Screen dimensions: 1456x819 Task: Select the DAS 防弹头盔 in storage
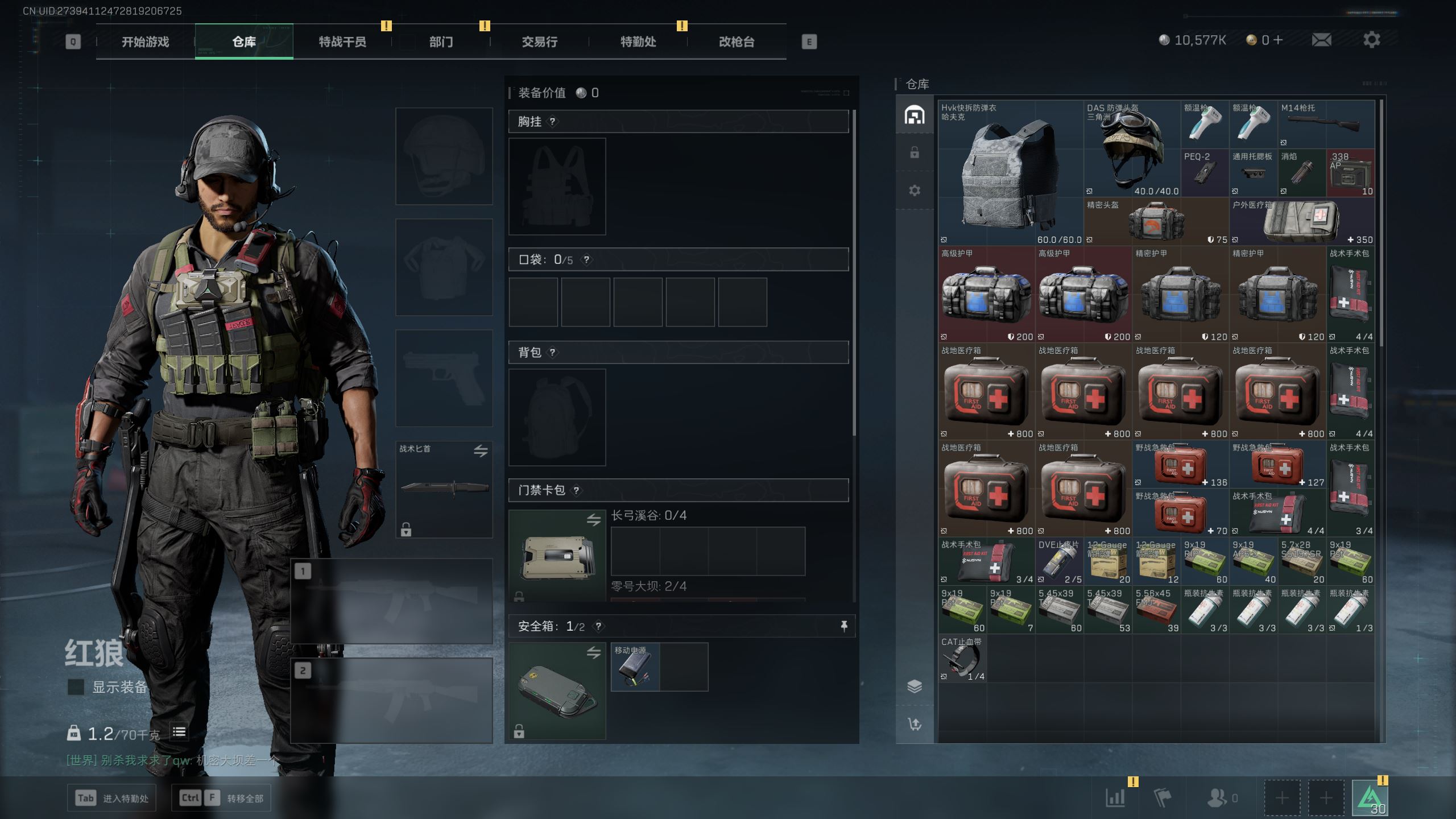1132,149
